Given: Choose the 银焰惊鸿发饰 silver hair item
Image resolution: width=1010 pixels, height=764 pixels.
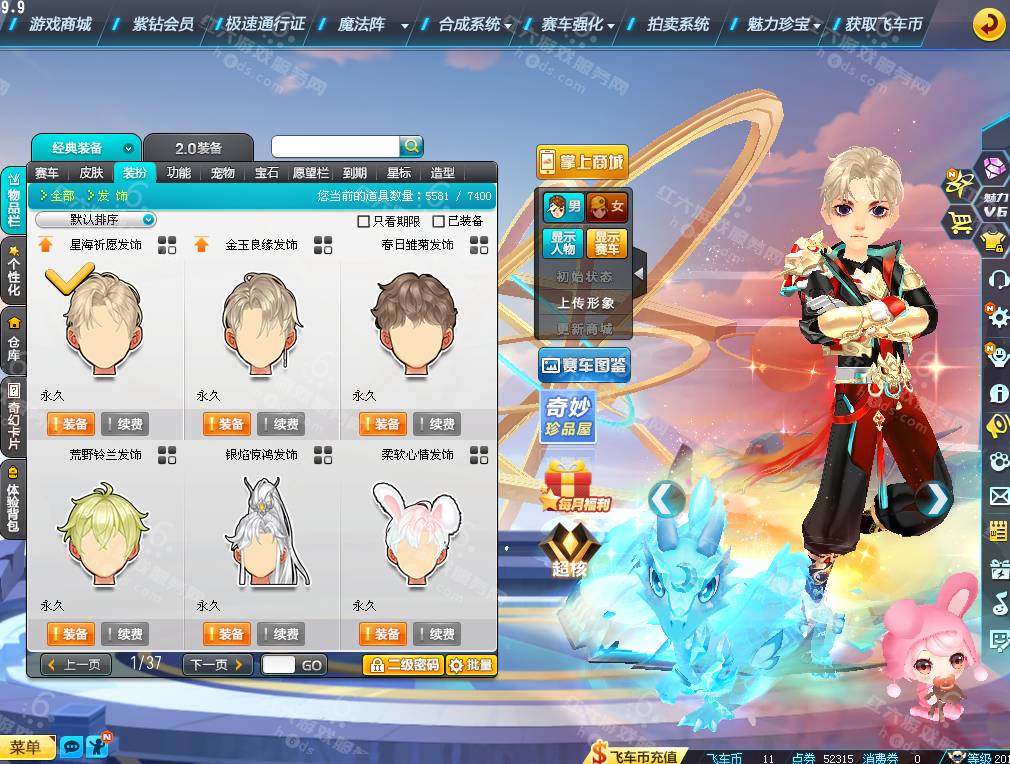Looking at the screenshot, I should pos(261,530).
